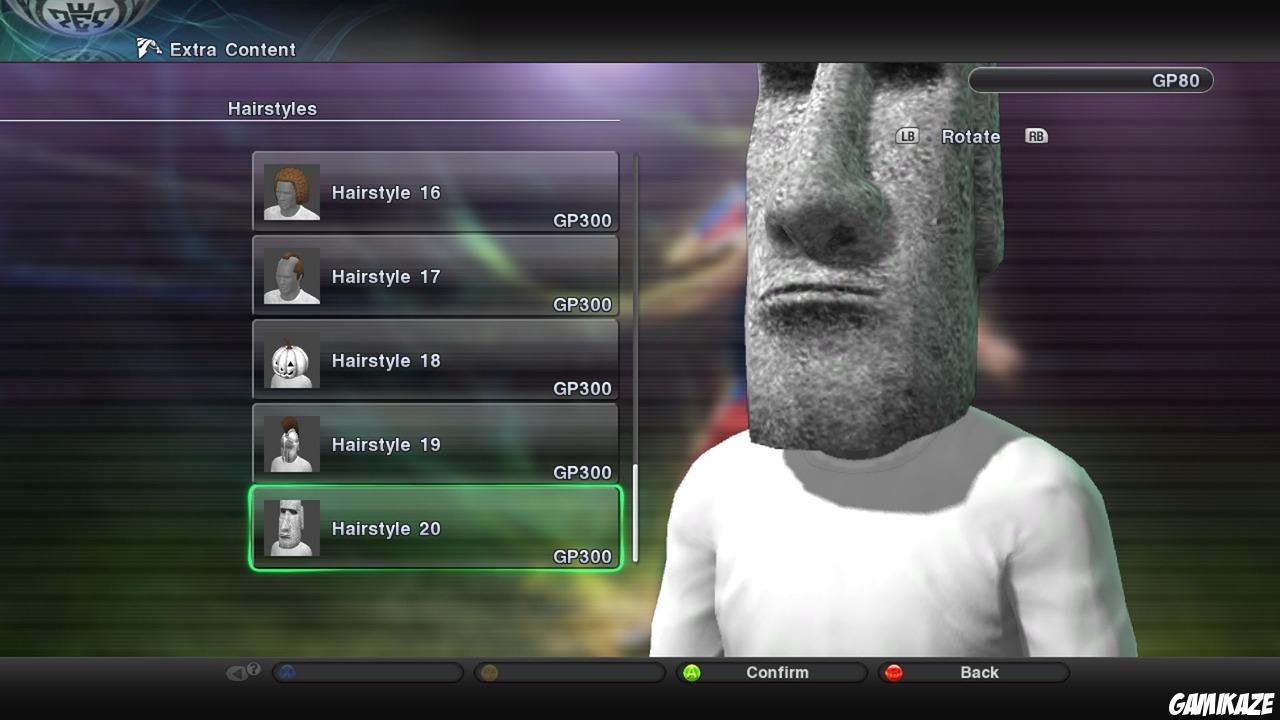The height and width of the screenshot is (720, 1280).
Task: Click the Extra Content header icon
Action: point(148,47)
